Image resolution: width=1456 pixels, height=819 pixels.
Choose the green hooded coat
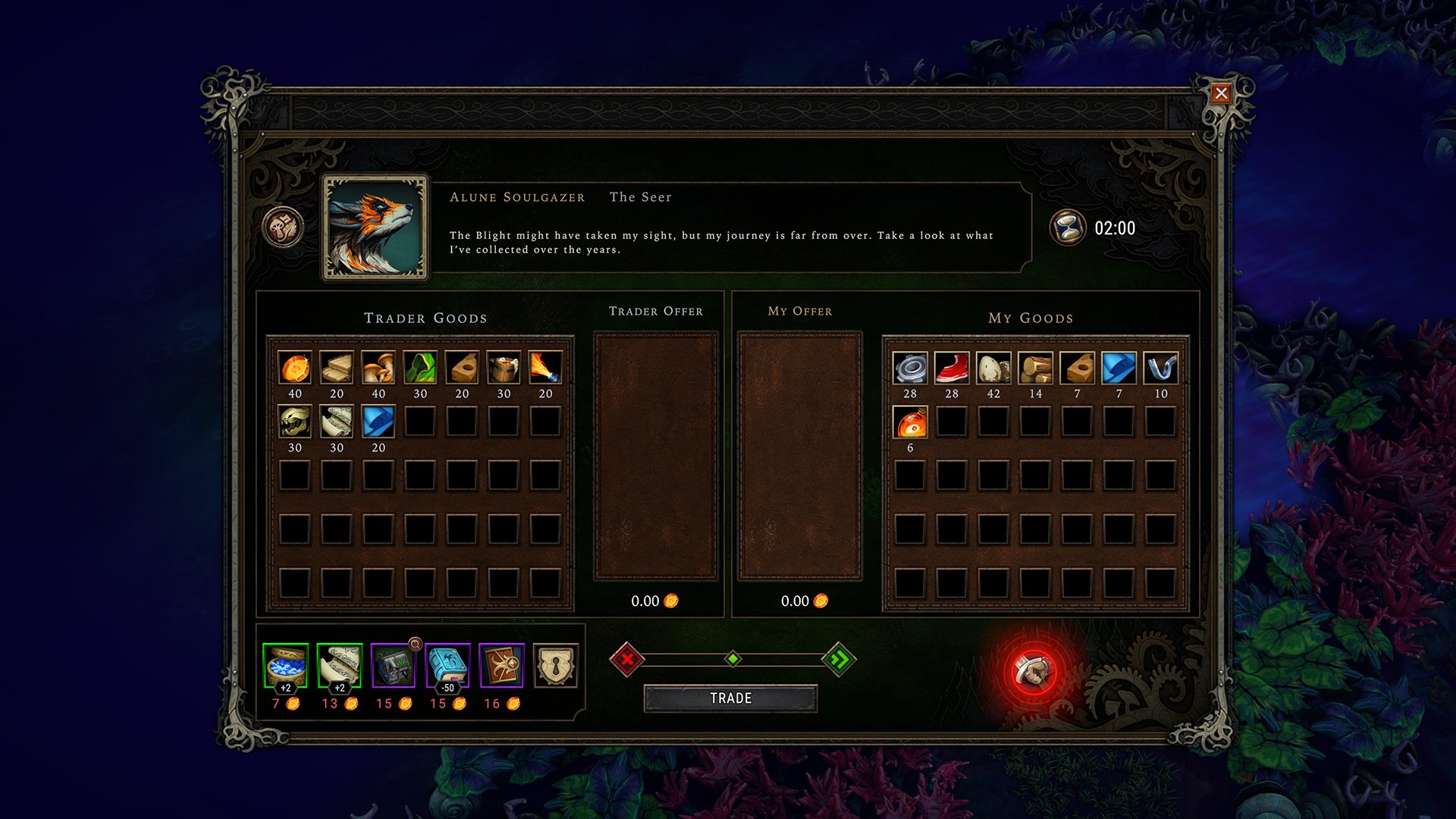click(419, 368)
